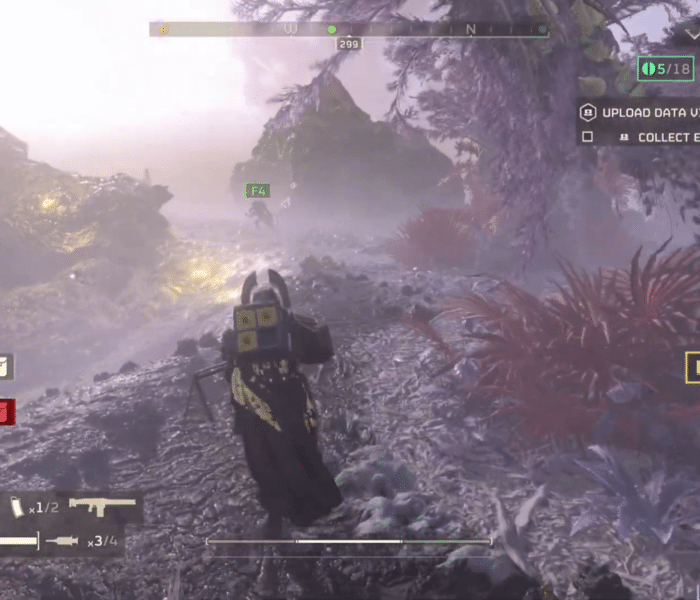Open the Upload Data objective entry

click(x=640, y=113)
